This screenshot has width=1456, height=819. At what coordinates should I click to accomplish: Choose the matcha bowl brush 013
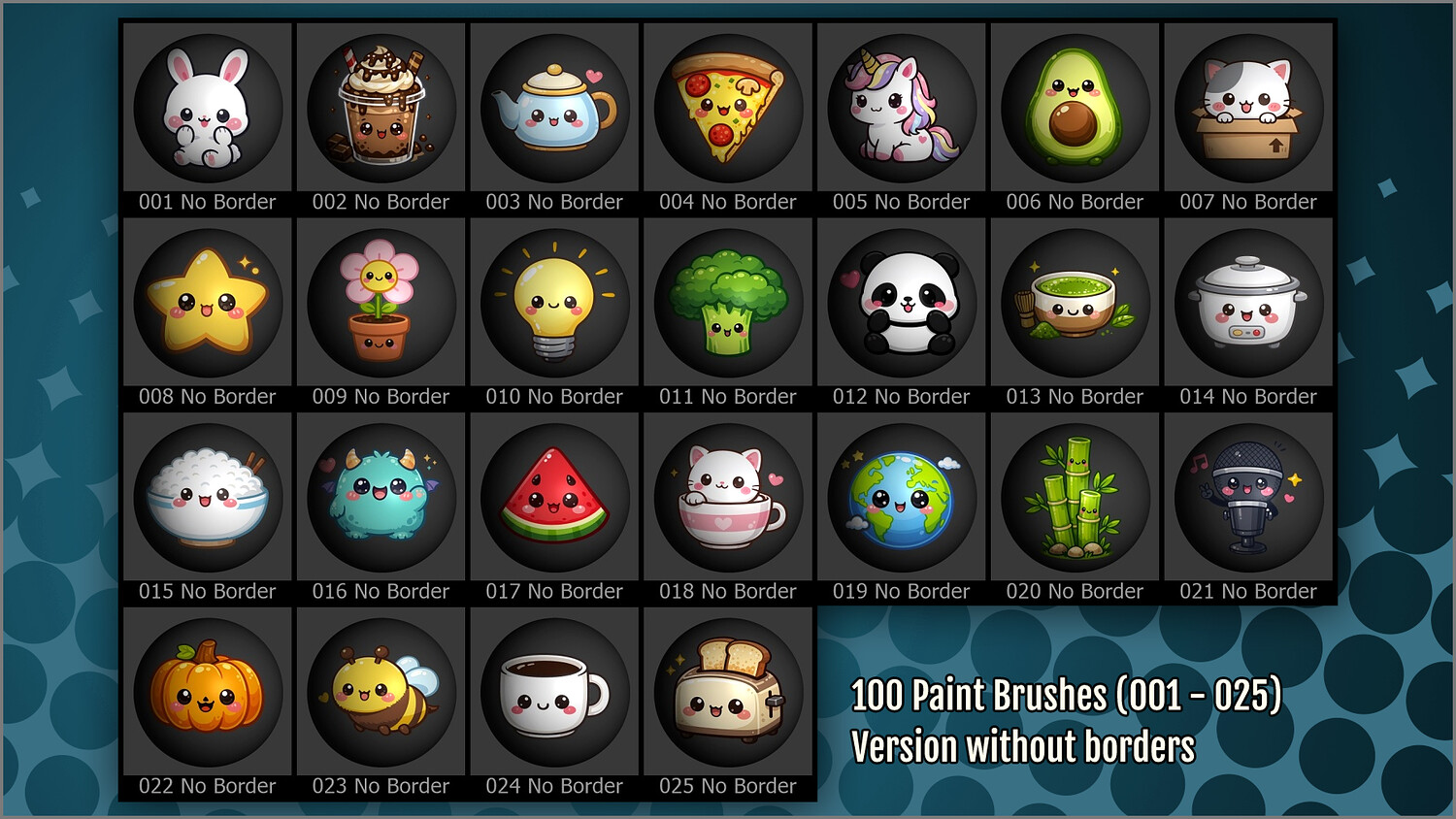point(1075,304)
